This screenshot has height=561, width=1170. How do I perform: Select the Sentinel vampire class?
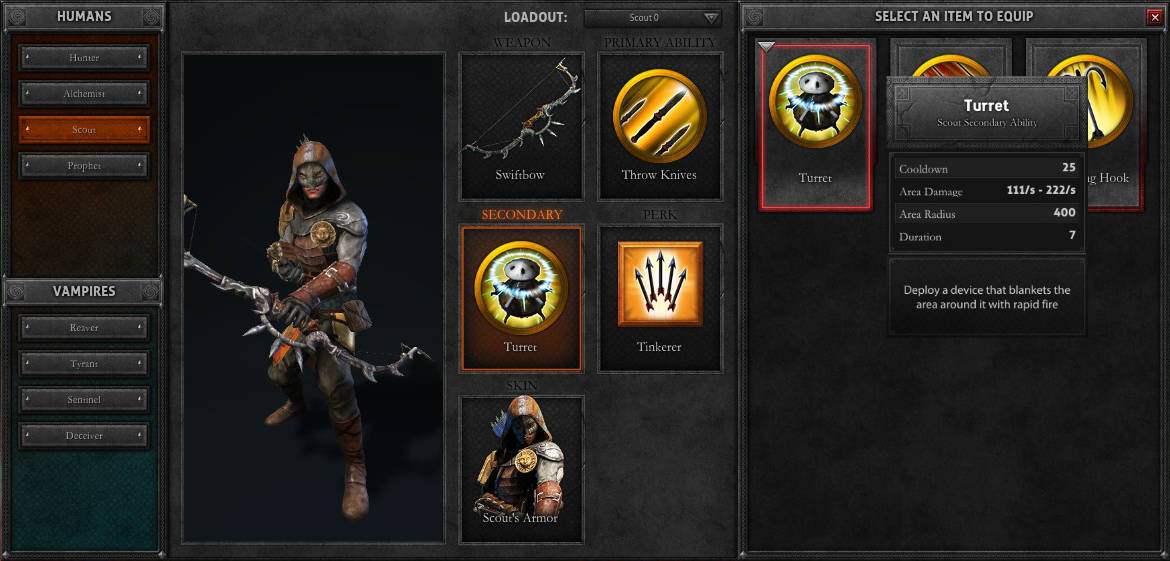84,400
